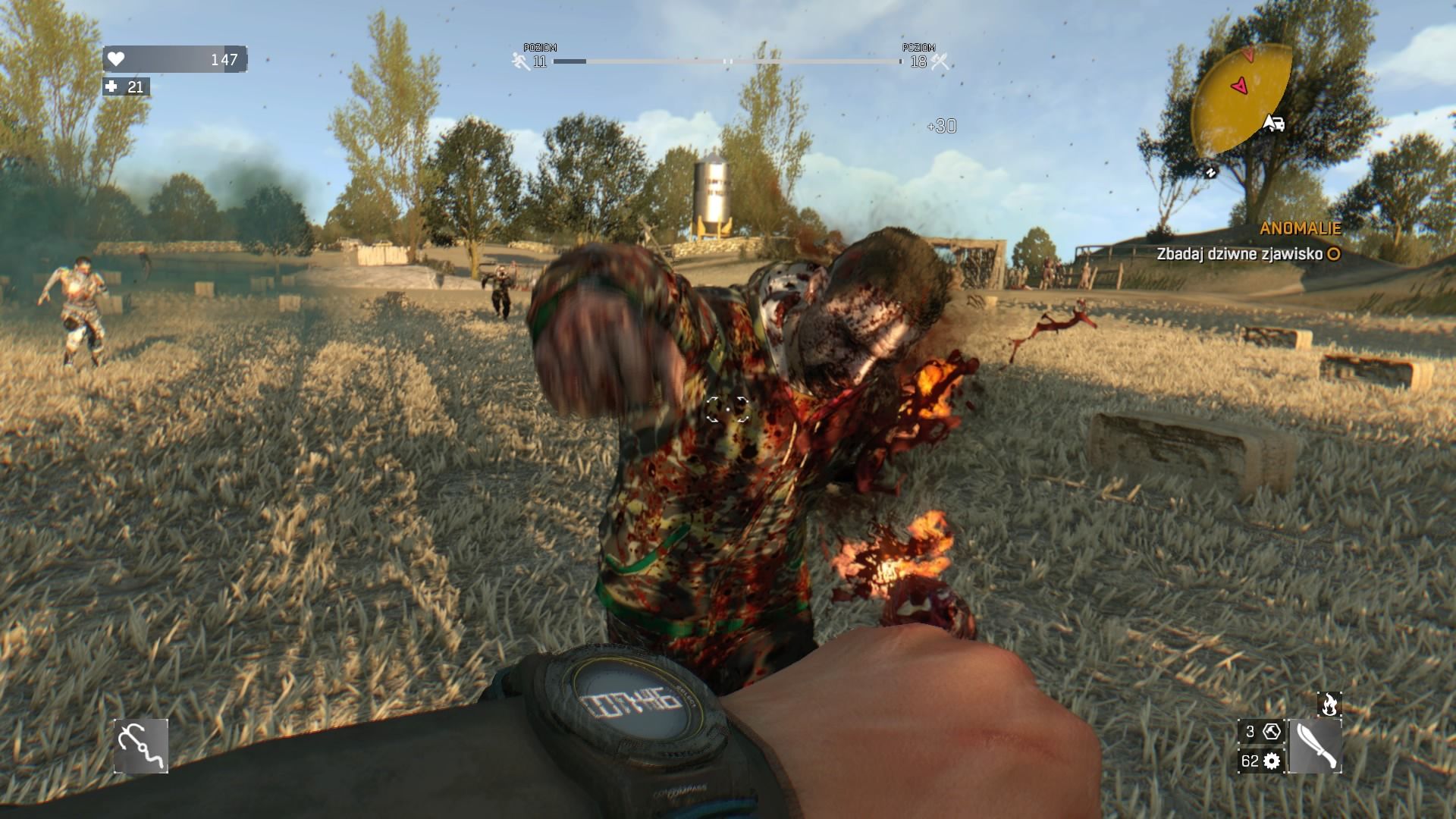The image size is (1456, 819).
Task: Click the medkit cross icon showing 21
Action: (112, 88)
